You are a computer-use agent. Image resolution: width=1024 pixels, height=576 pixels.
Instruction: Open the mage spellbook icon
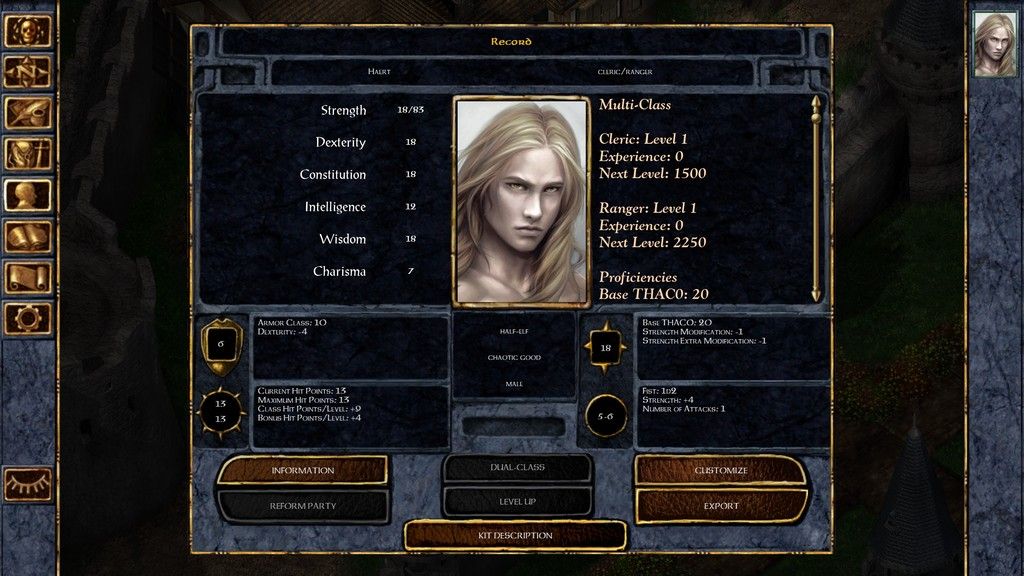point(28,236)
